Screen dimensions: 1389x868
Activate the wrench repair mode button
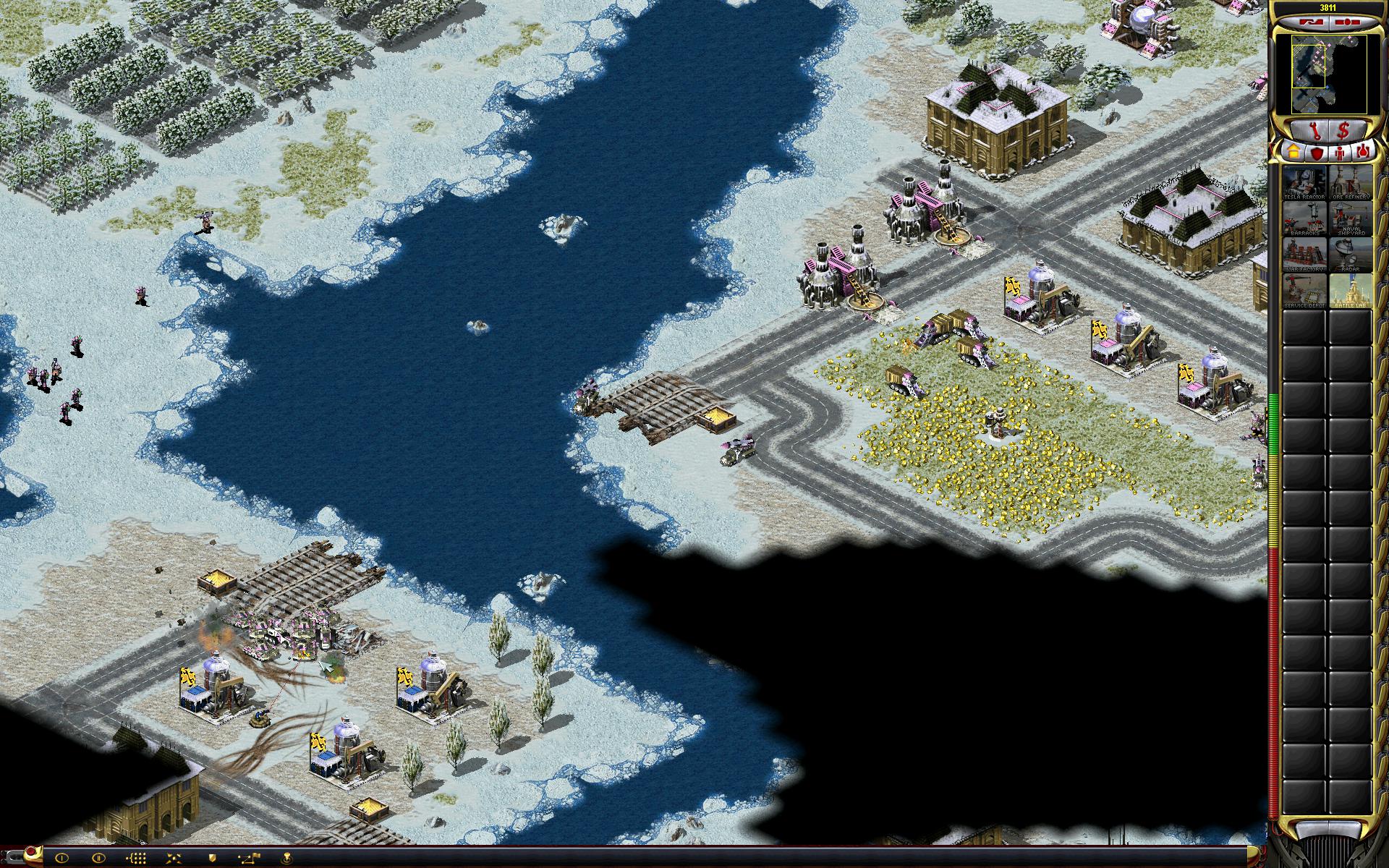tap(1317, 131)
